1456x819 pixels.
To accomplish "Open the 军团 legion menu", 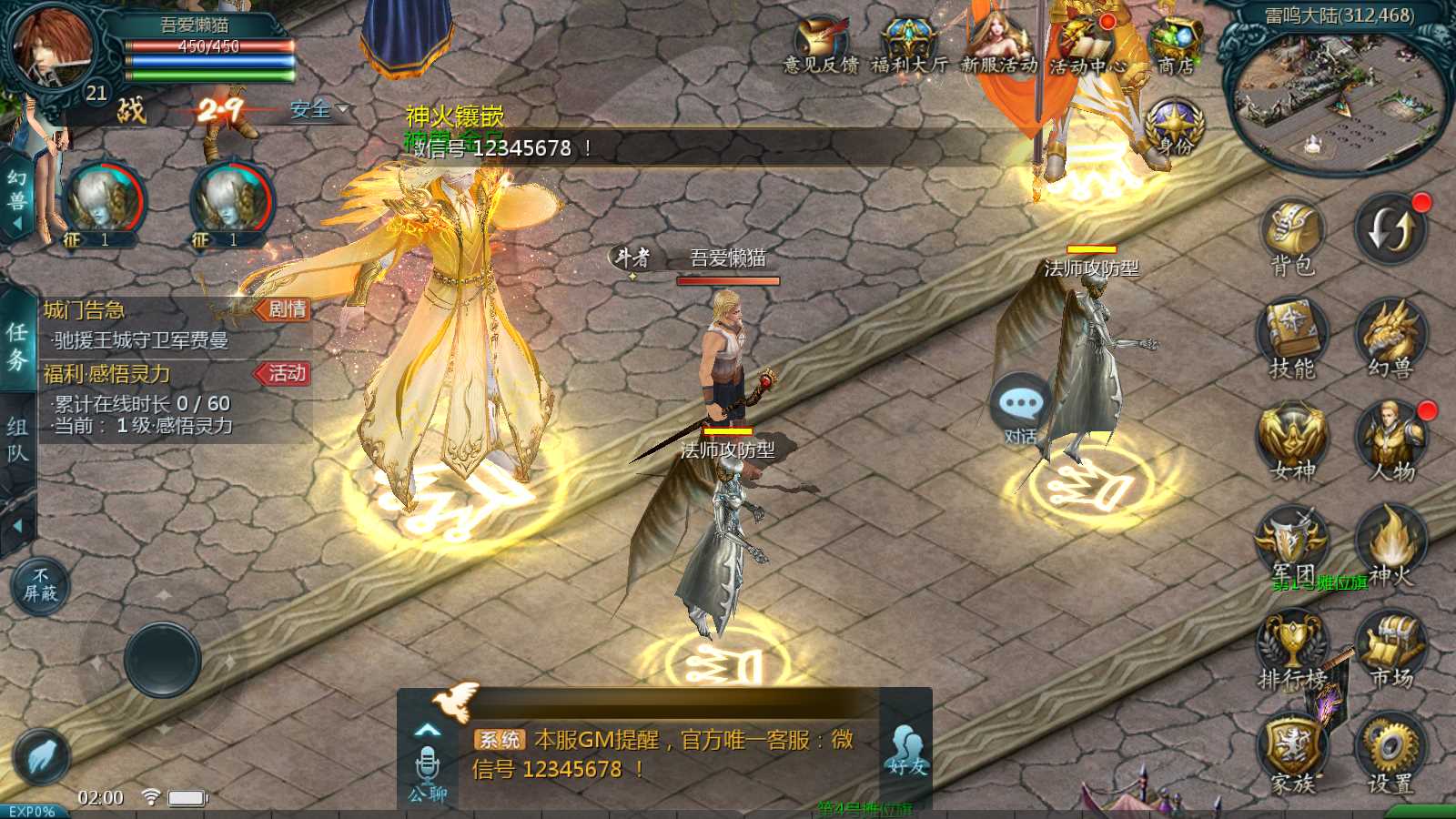I will [x=1292, y=542].
